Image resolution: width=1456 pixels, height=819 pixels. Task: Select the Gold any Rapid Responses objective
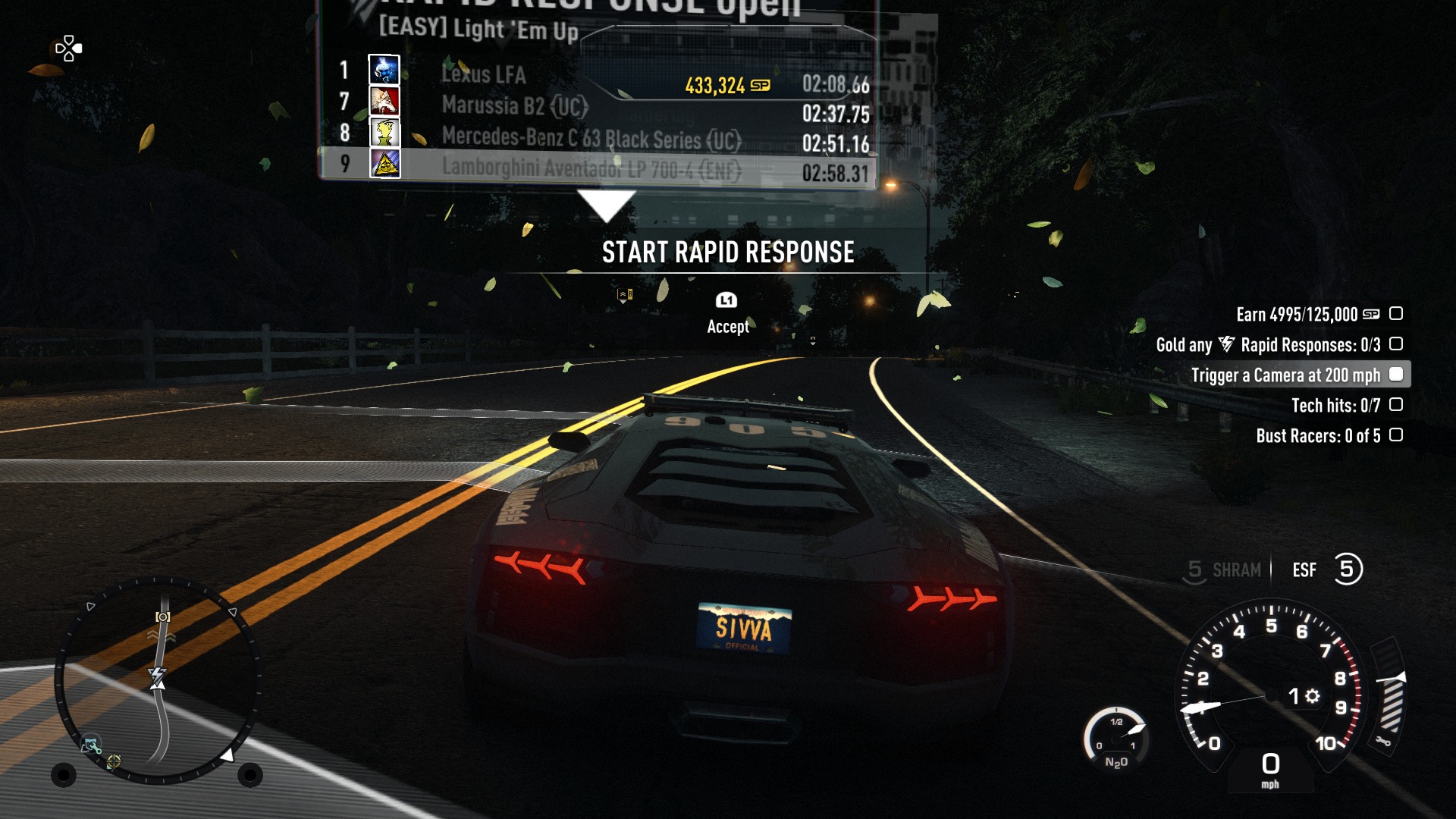tap(1268, 345)
